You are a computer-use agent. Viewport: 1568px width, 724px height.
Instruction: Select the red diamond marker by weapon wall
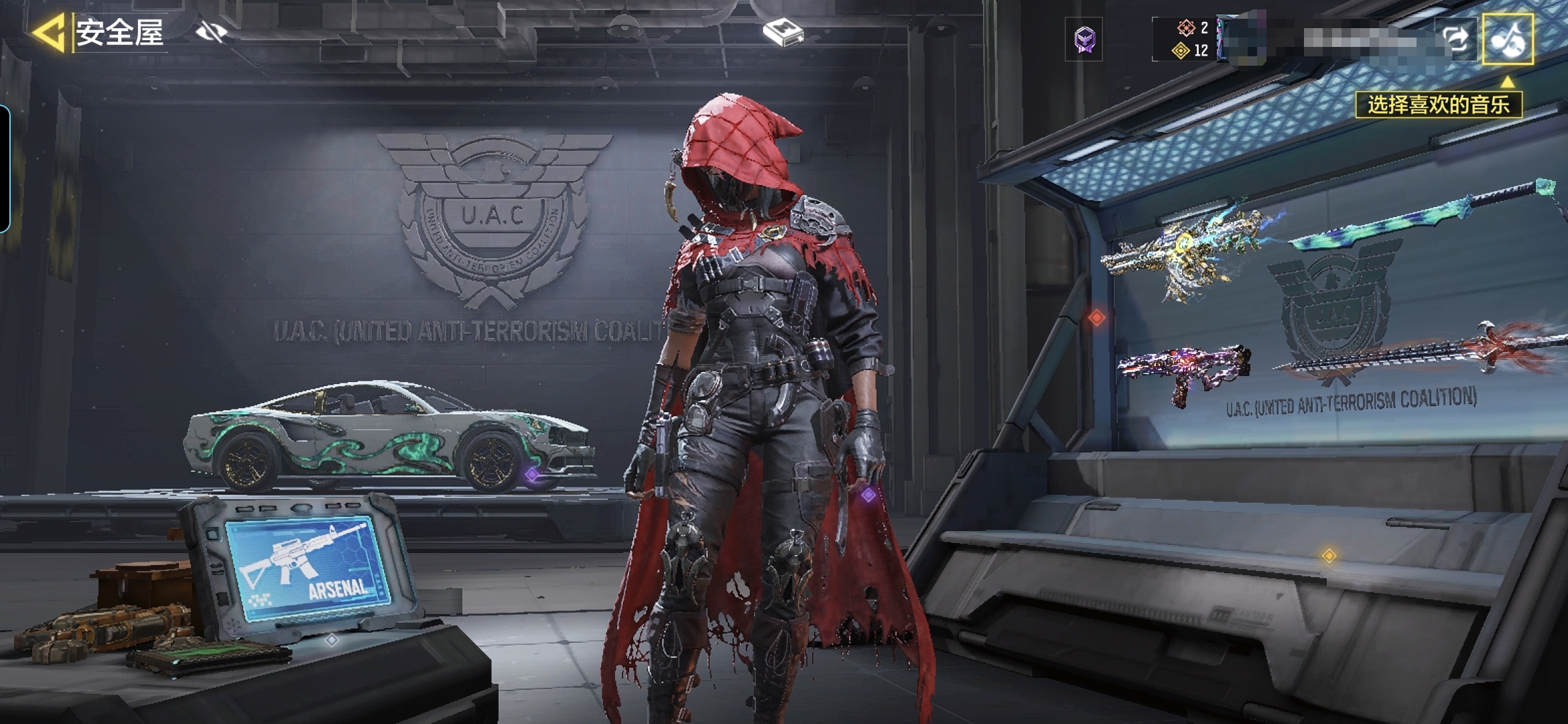tap(1097, 317)
